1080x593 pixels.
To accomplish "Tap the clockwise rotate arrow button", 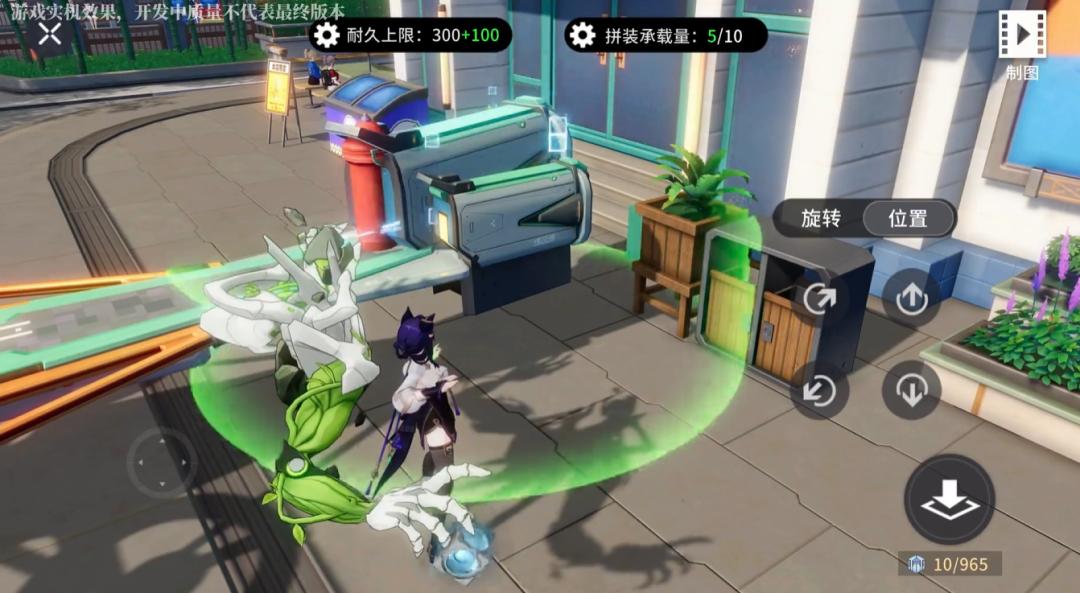I will [x=820, y=298].
